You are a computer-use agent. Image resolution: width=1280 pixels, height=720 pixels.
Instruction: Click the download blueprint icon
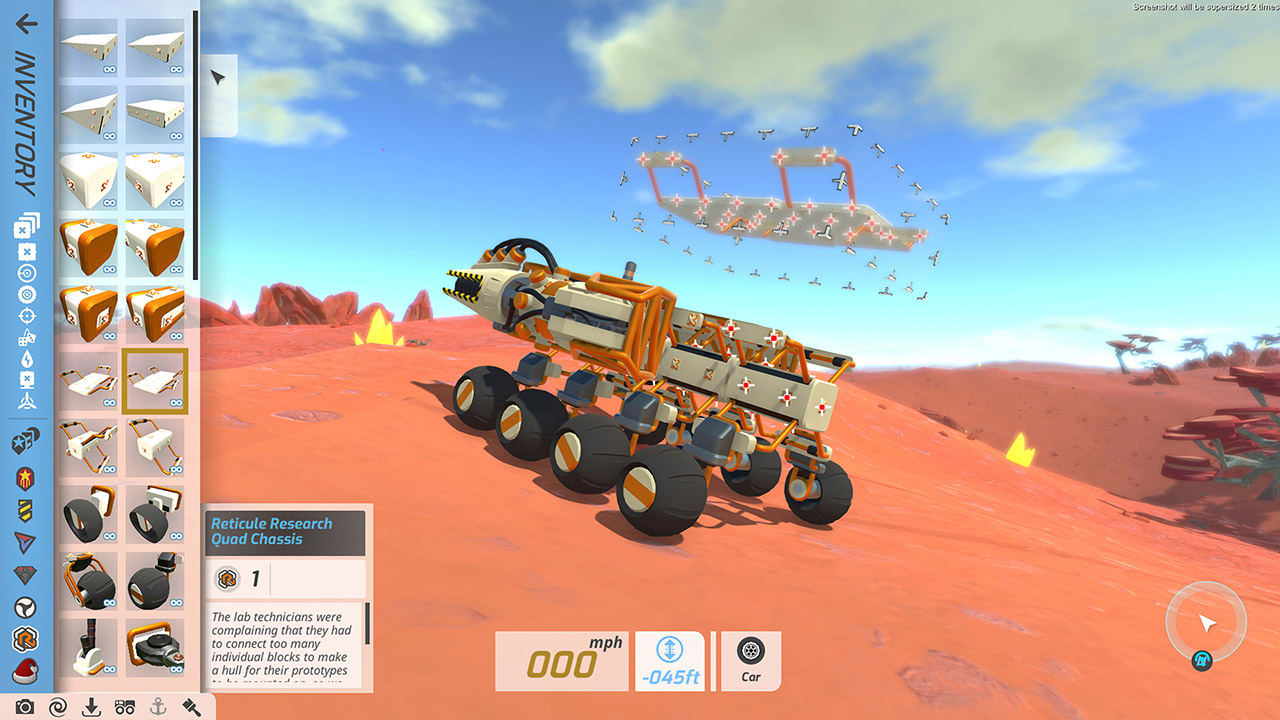tap(91, 706)
